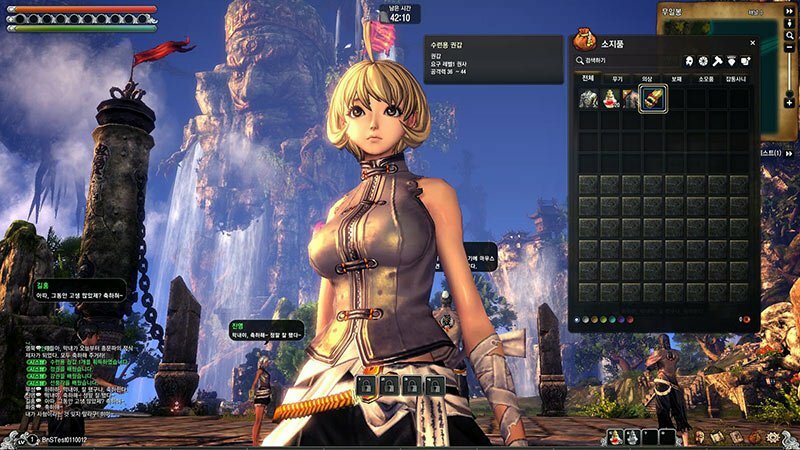
Task: Close the inventory window
Action: [x=753, y=43]
